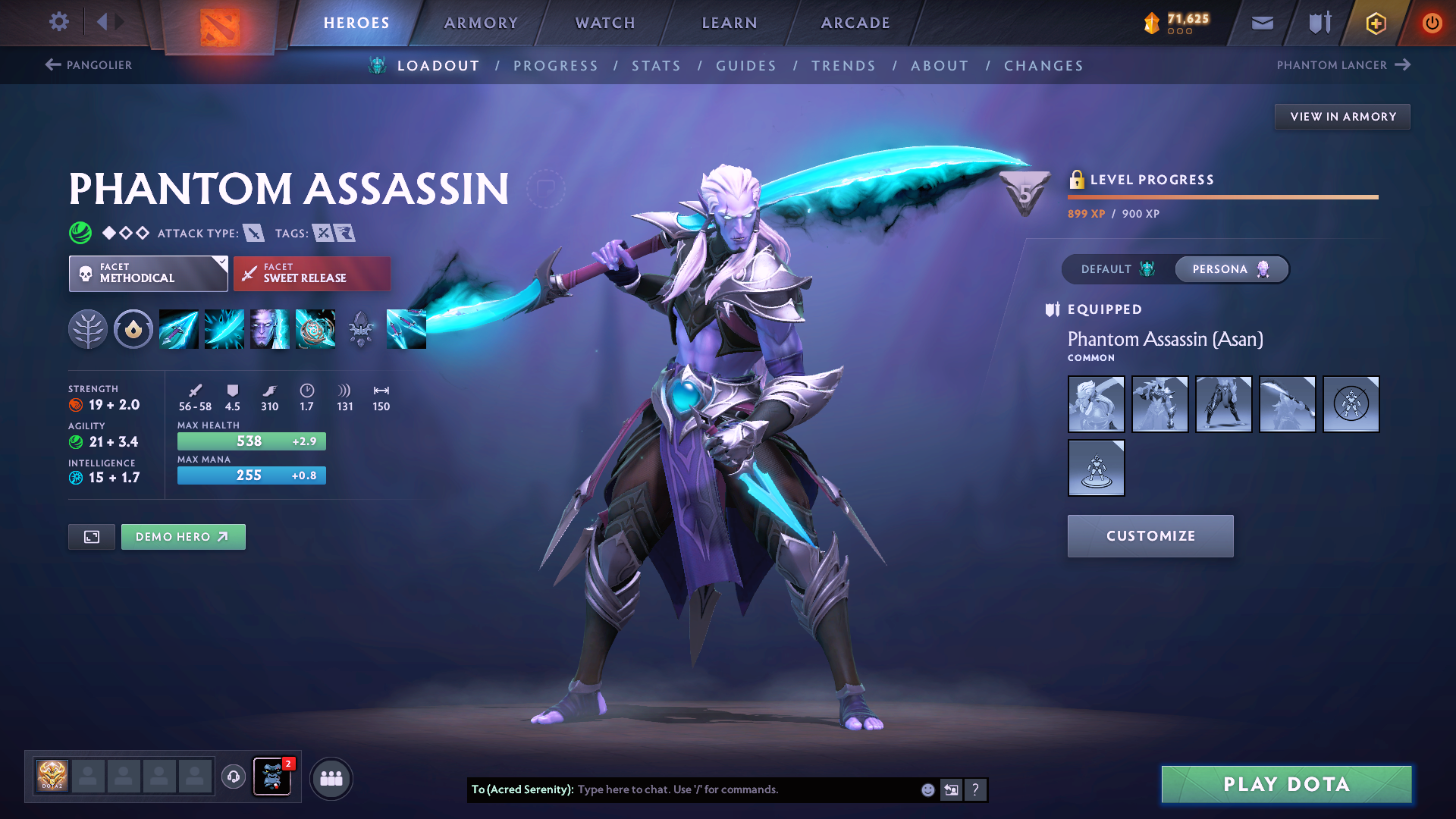
Task: Open the Armory tab
Action: [x=481, y=23]
